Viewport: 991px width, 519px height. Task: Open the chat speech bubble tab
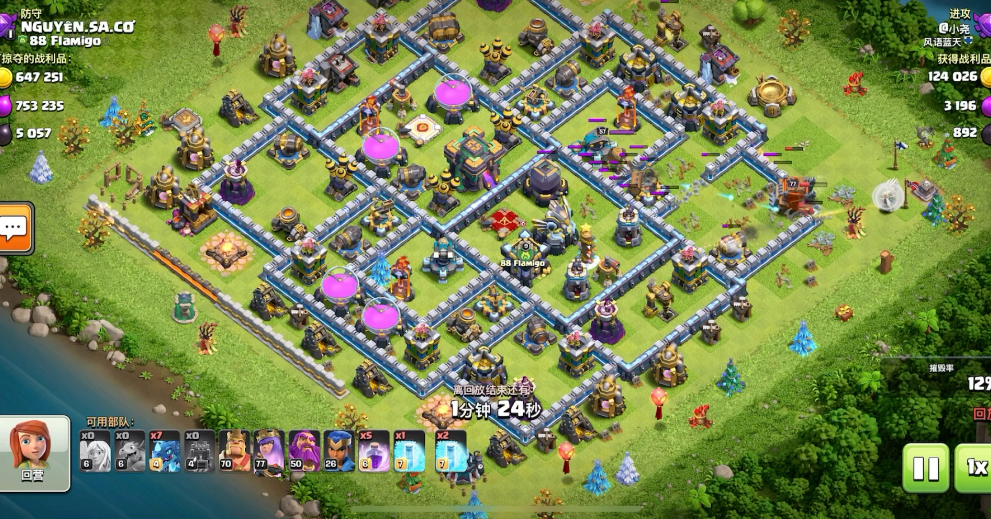[x=14, y=229]
